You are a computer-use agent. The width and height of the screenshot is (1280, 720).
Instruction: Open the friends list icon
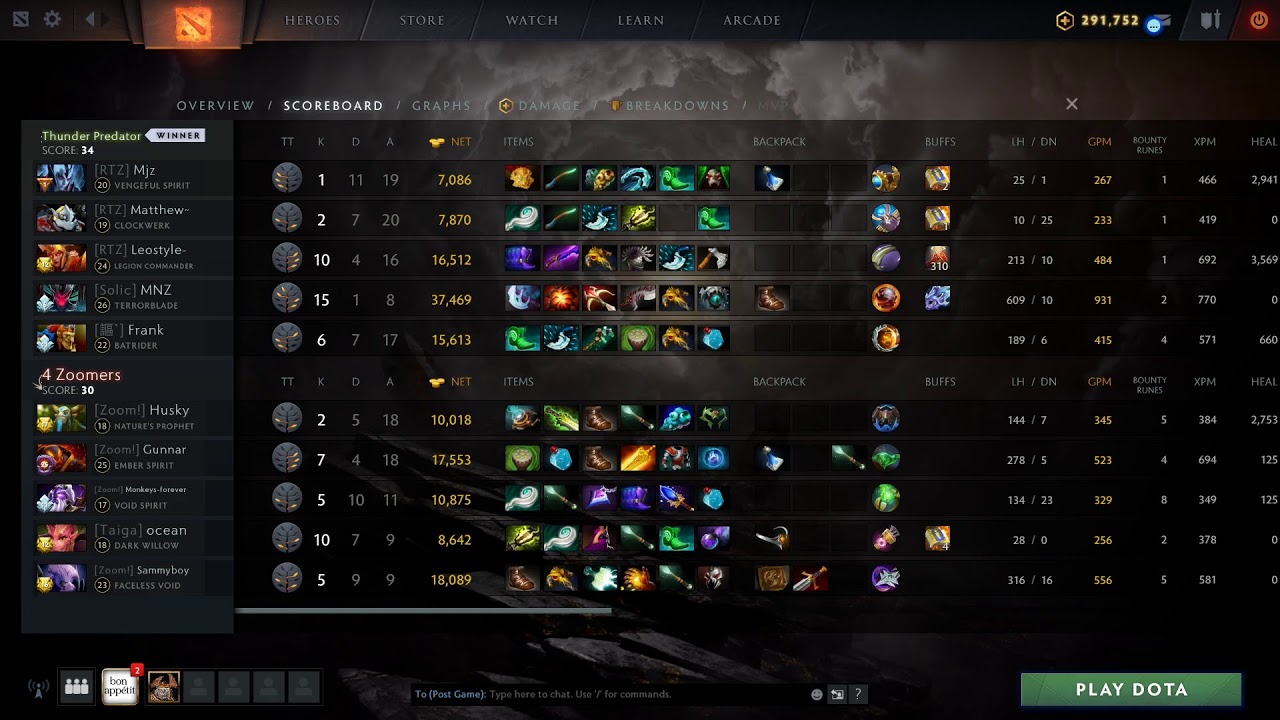(77, 687)
